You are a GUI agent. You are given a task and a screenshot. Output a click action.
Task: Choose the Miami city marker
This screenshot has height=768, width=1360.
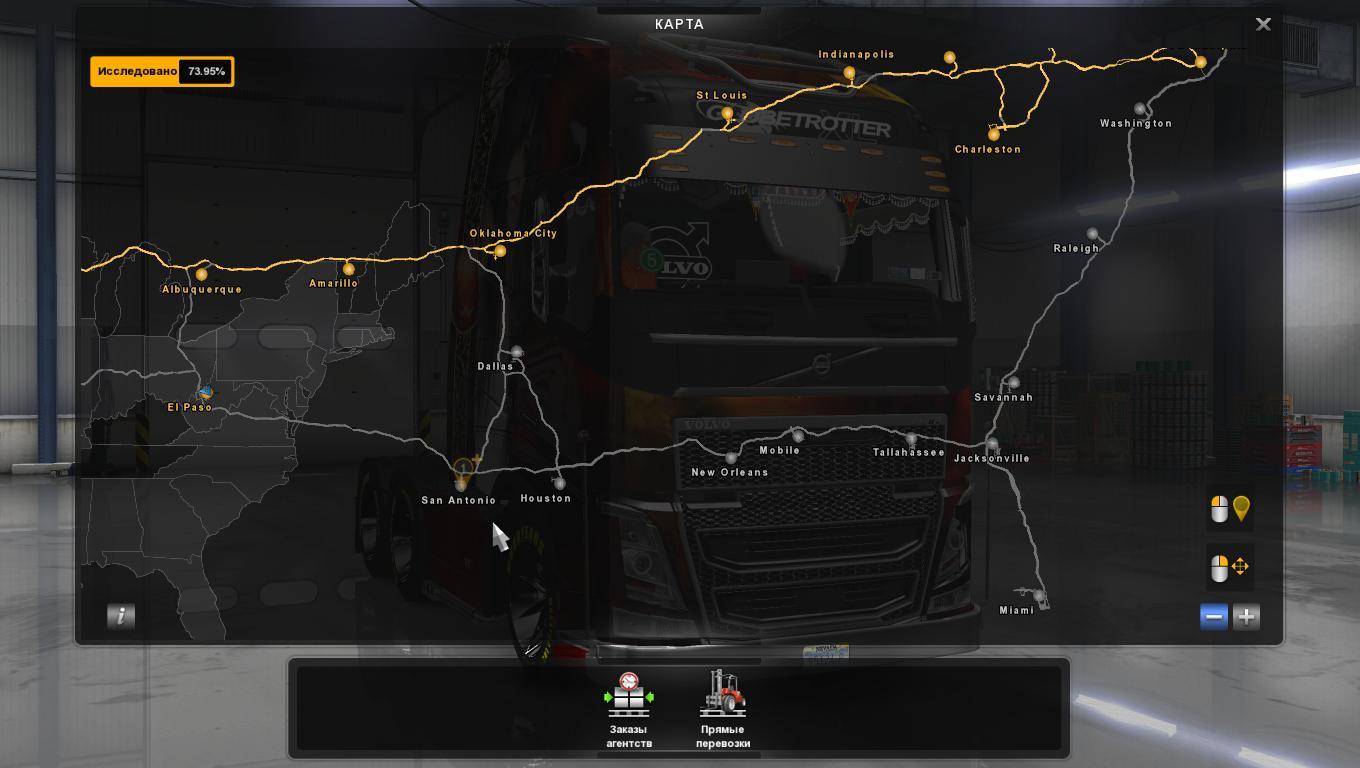point(1038,597)
